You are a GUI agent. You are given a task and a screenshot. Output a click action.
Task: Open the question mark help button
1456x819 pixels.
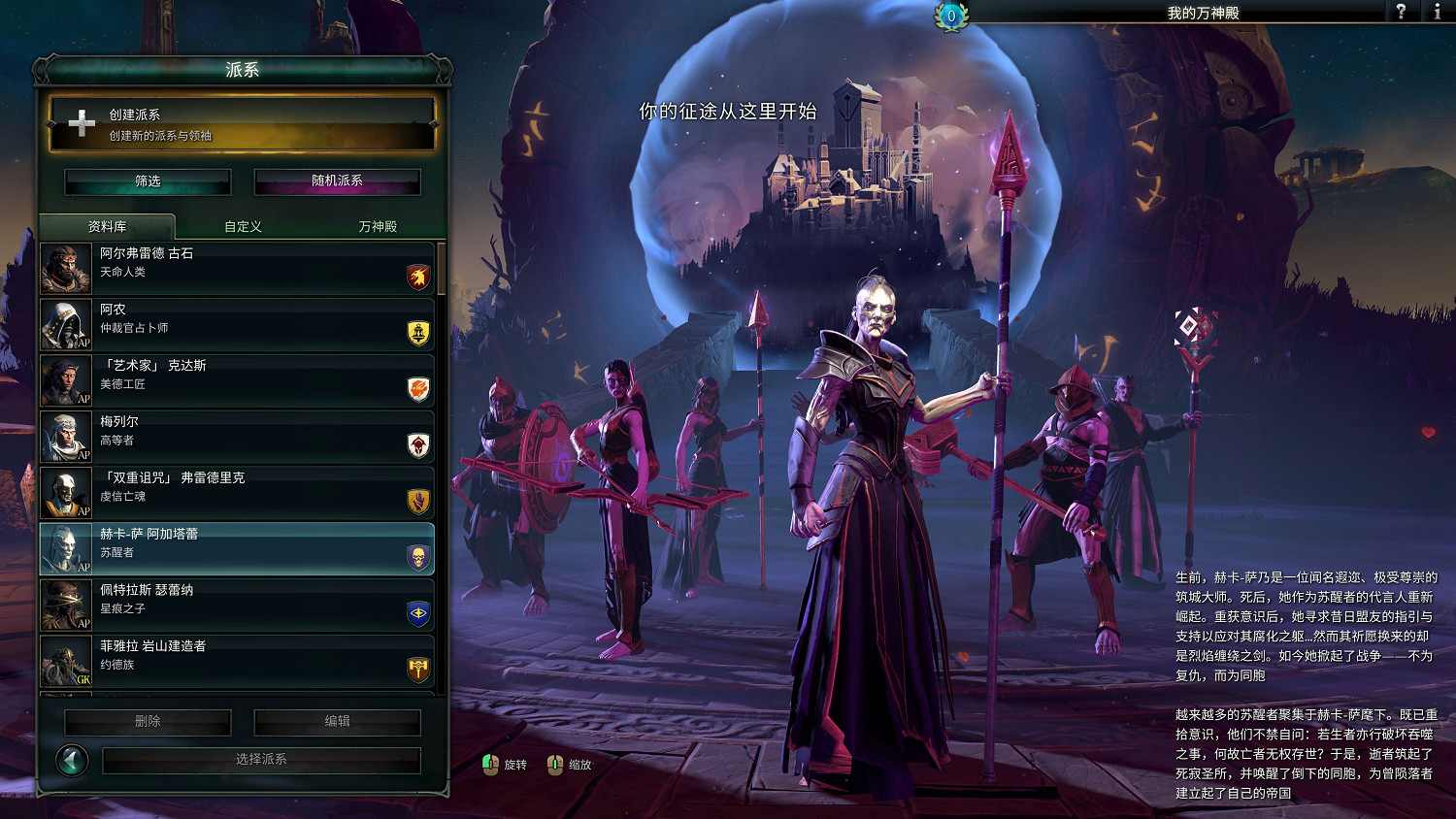pyautogui.click(x=1400, y=12)
